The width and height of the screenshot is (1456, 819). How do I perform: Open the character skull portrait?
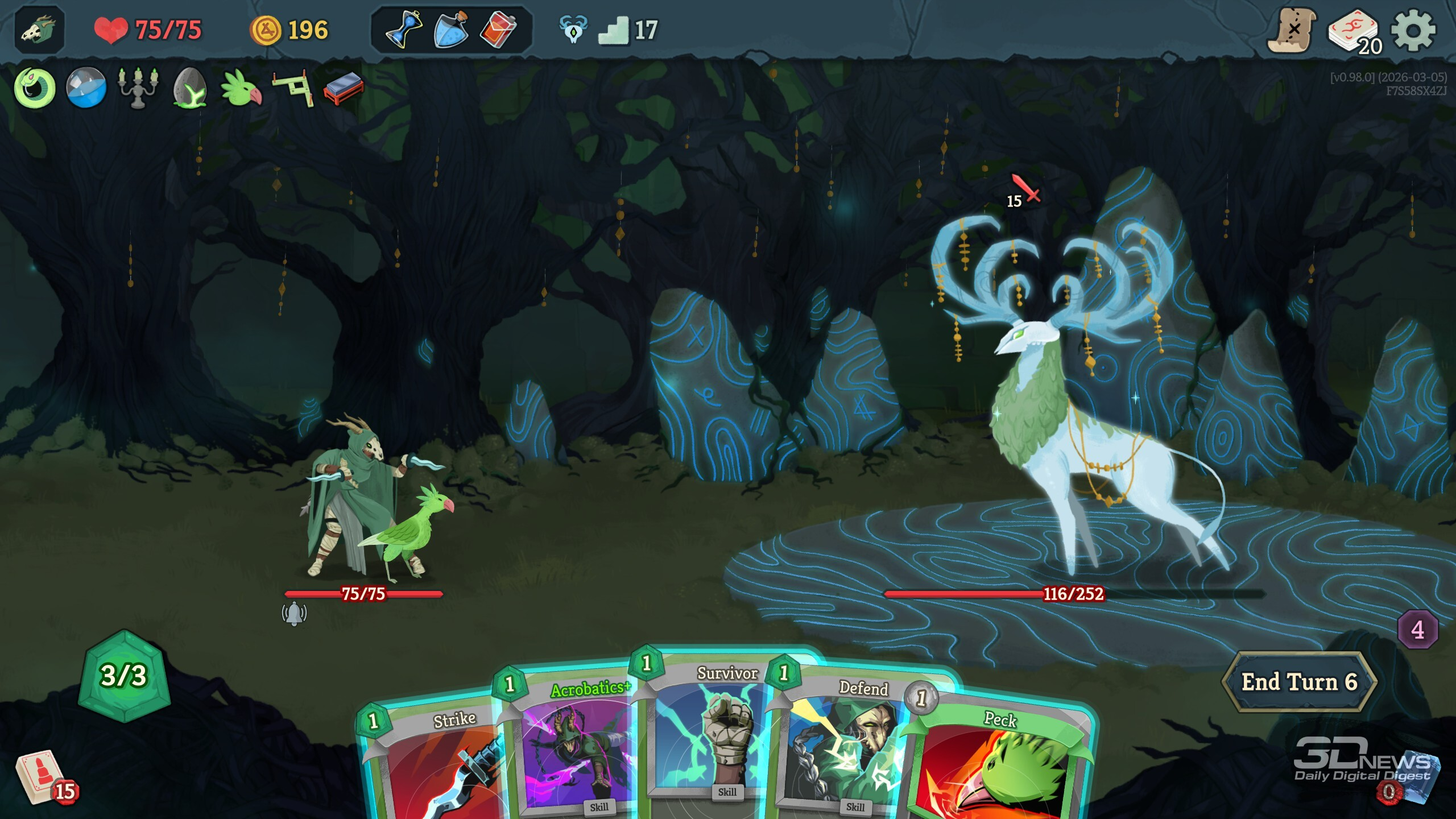click(39, 30)
